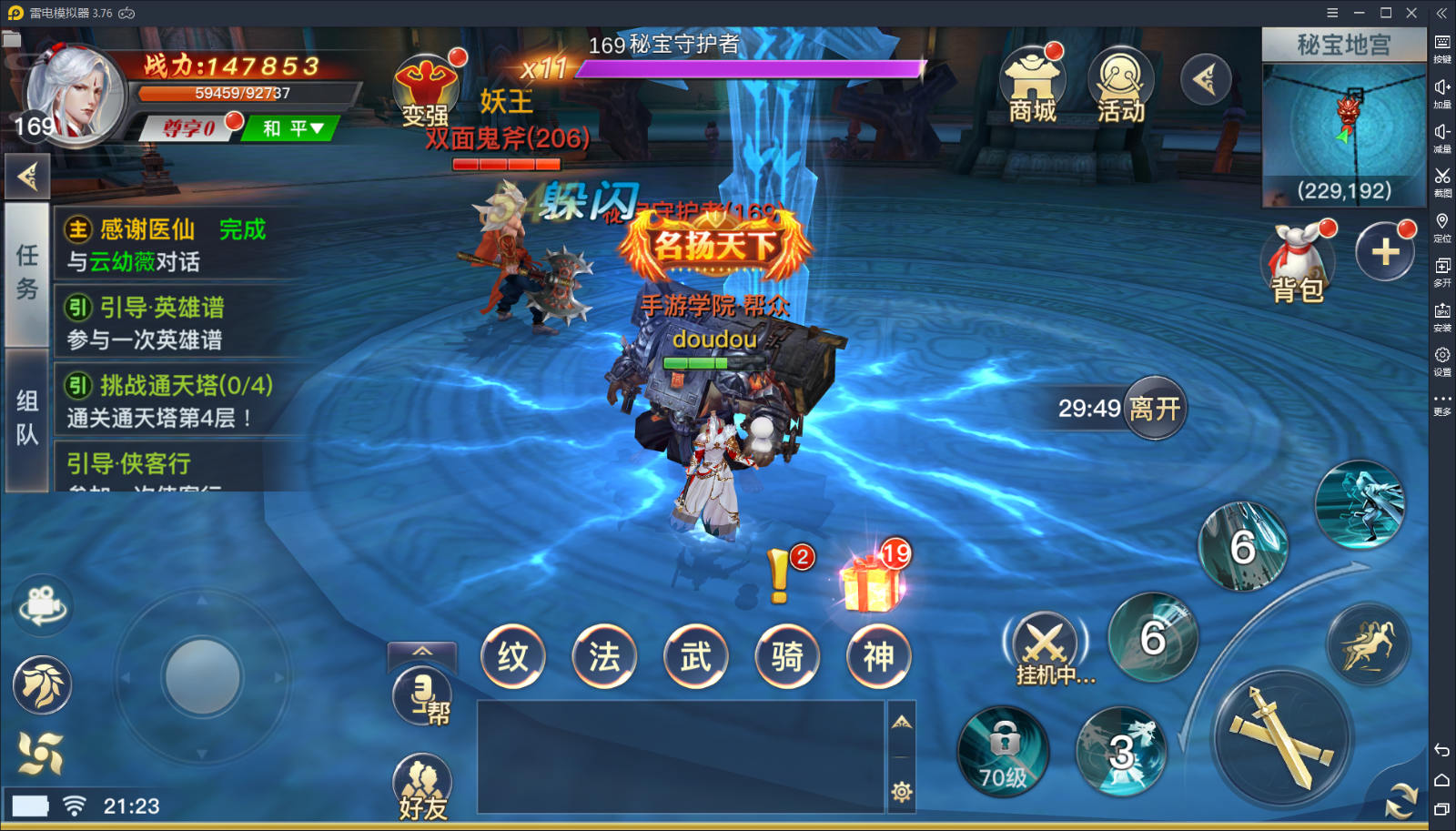The height and width of the screenshot is (831, 1456).
Task: Close the emulator window
Action: click(x=1411, y=13)
